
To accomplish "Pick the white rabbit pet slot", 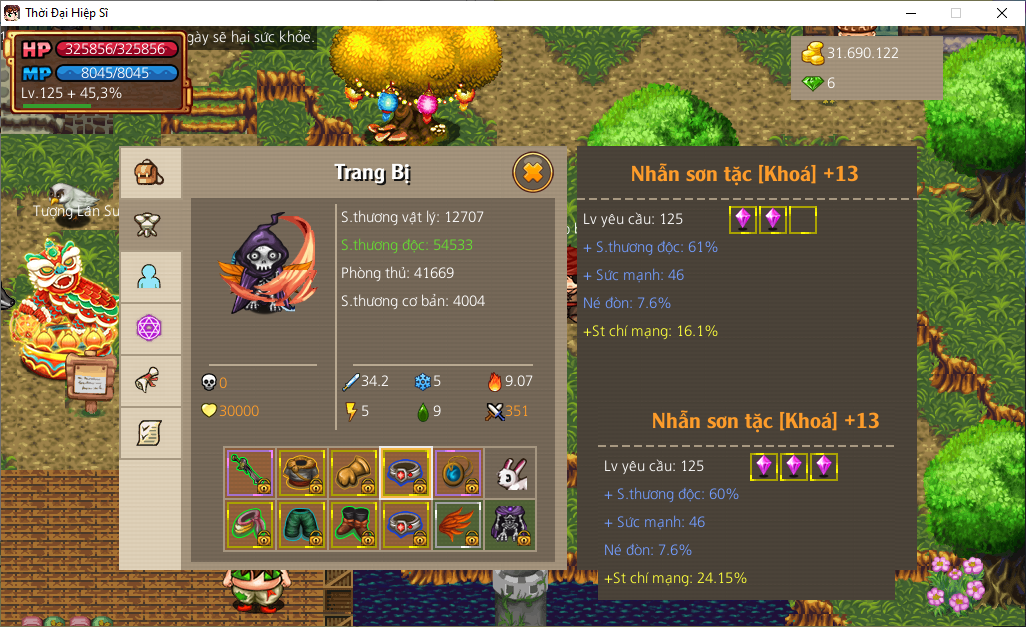I will 510,473.
